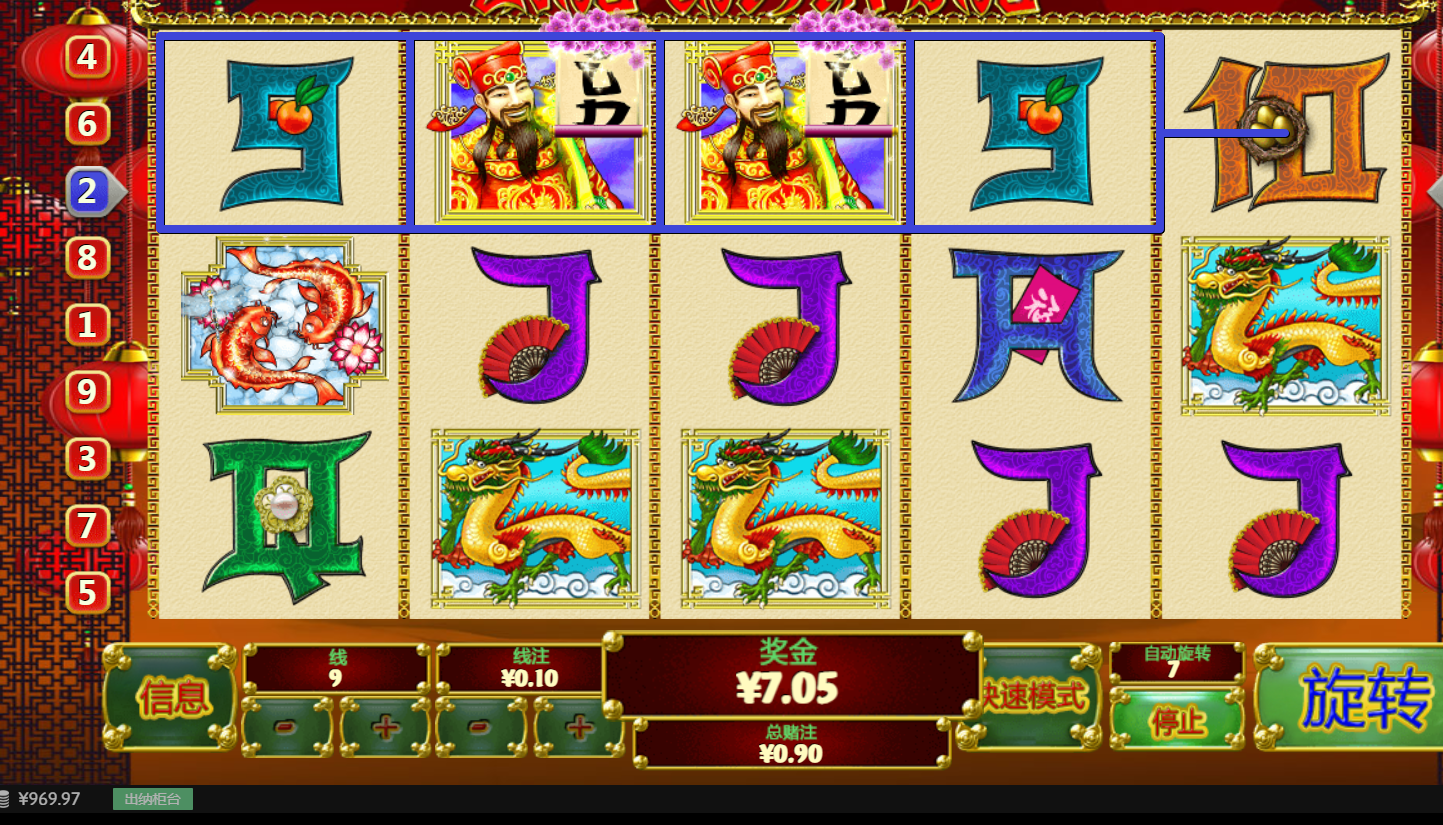This screenshot has height=825, width=1443.
Task: Activate payline number 5 marker
Action: coord(88,593)
